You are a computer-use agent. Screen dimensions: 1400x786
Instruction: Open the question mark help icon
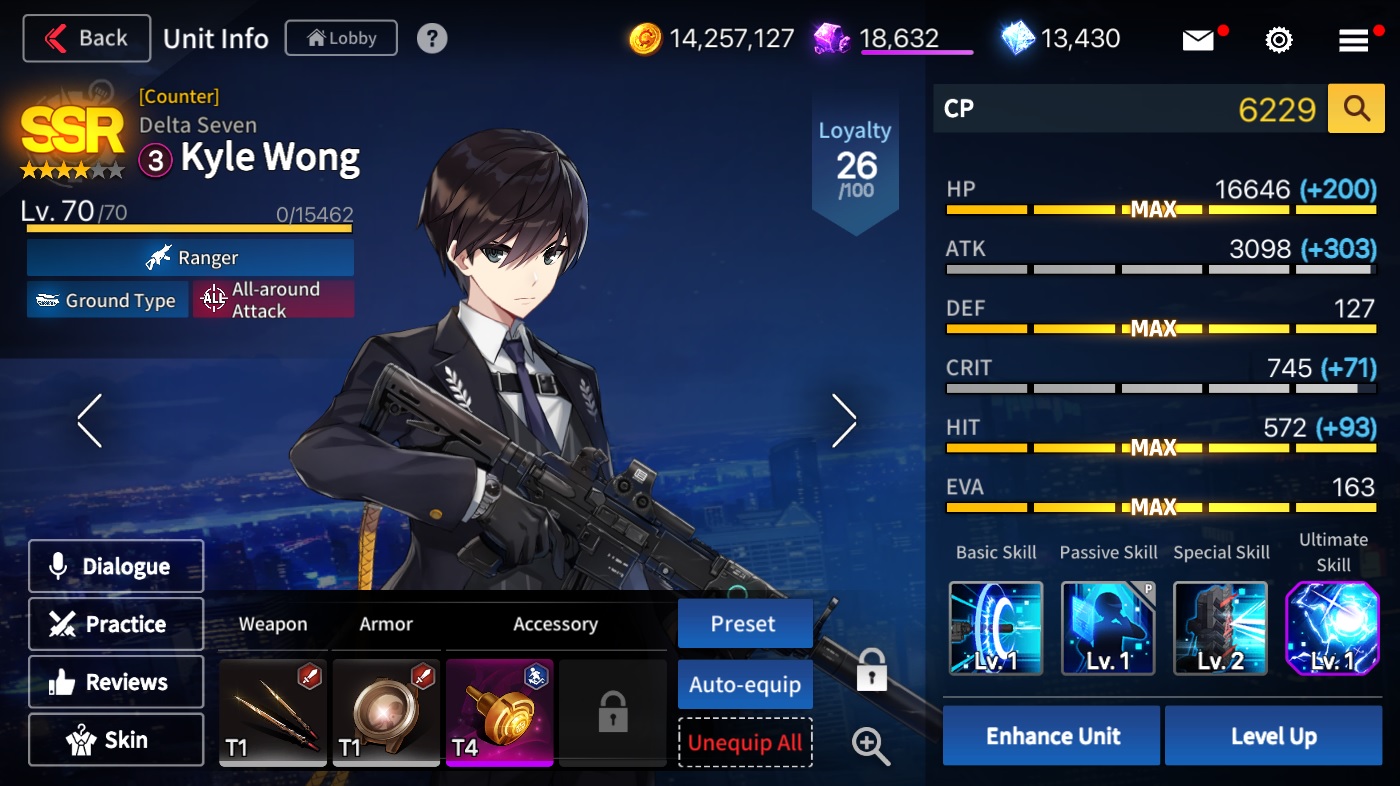point(432,38)
